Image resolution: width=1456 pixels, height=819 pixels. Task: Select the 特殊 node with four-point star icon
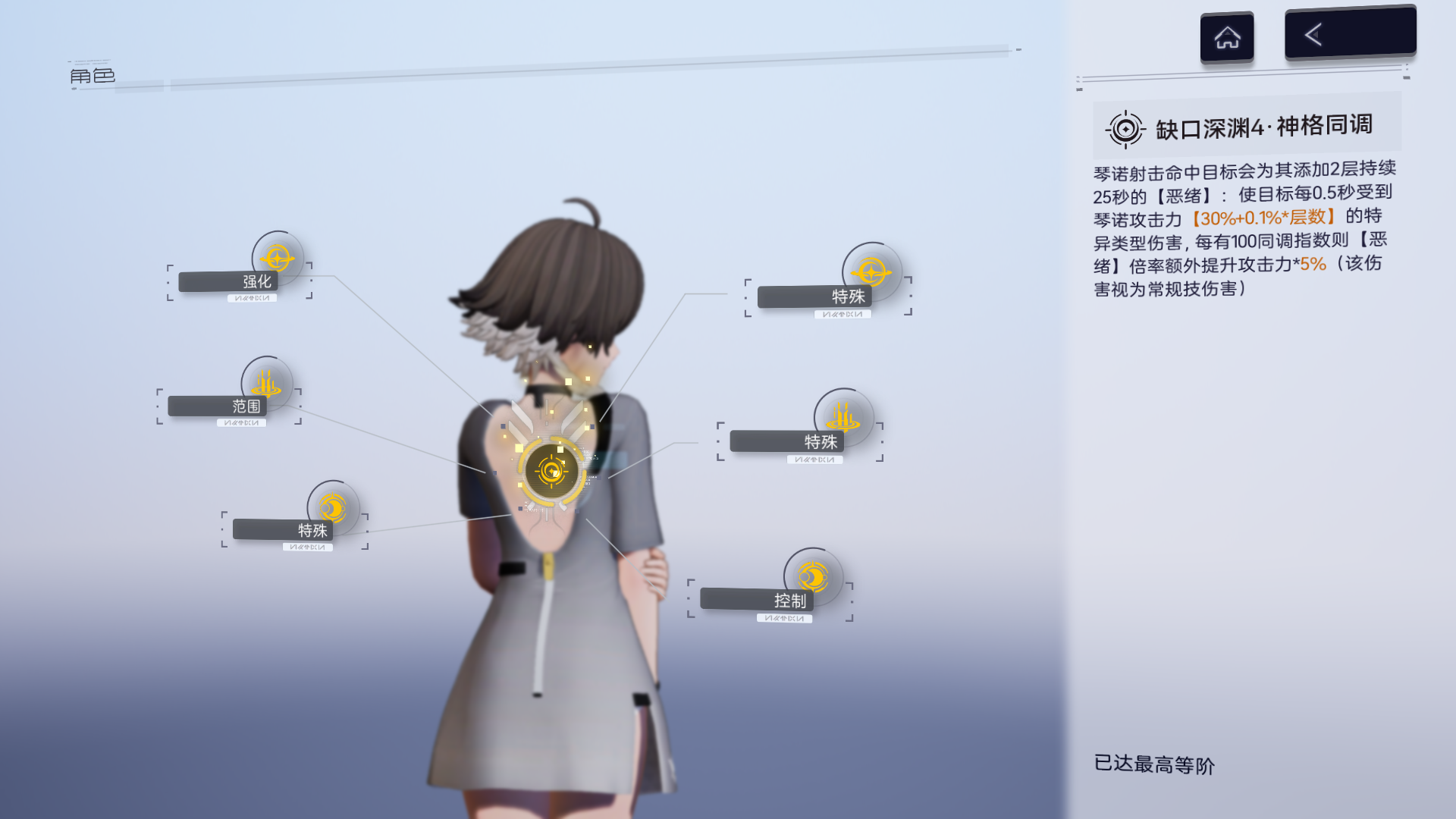coord(871,271)
